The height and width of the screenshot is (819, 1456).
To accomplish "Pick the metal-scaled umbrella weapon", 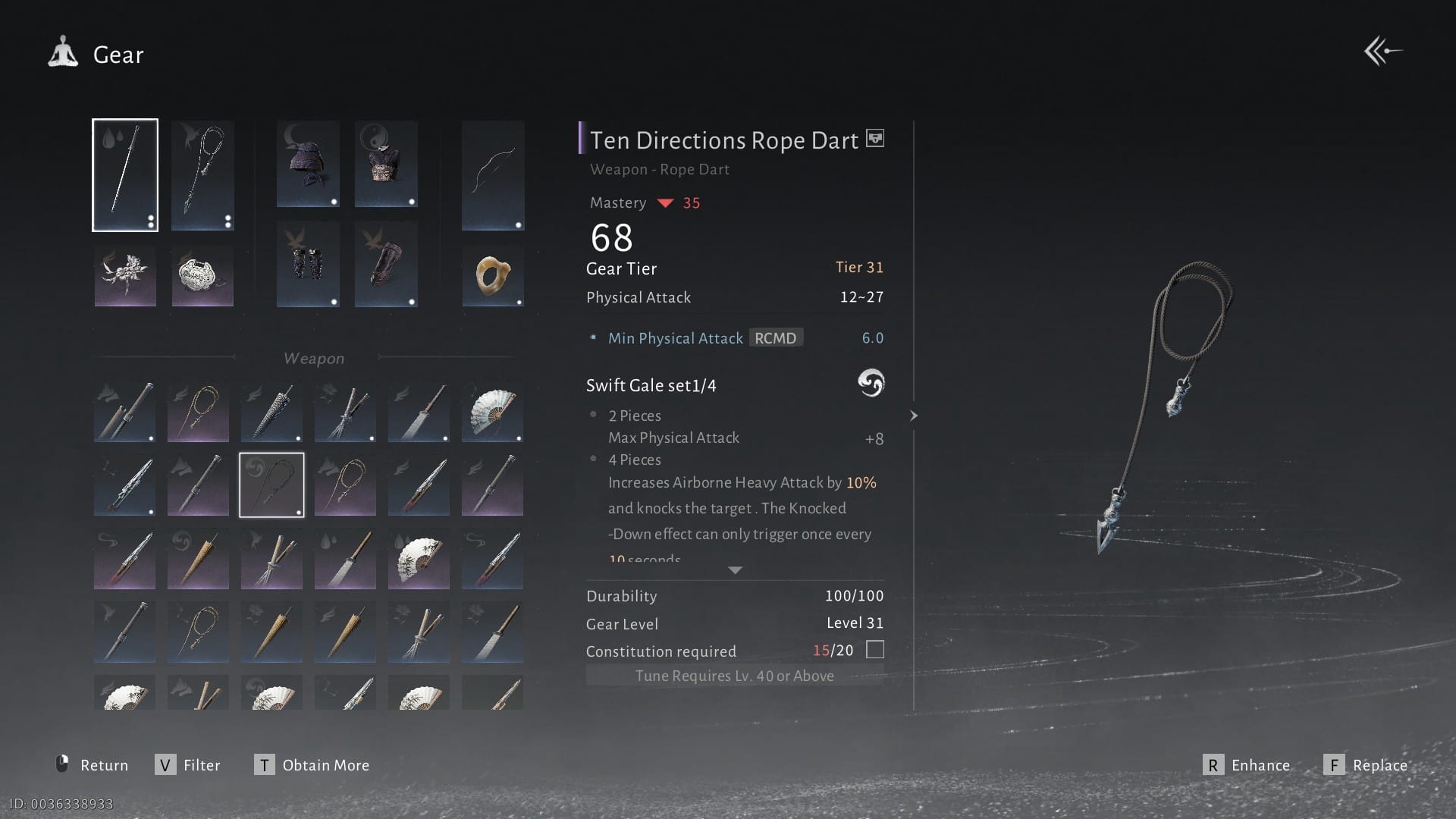I will coord(271,413).
